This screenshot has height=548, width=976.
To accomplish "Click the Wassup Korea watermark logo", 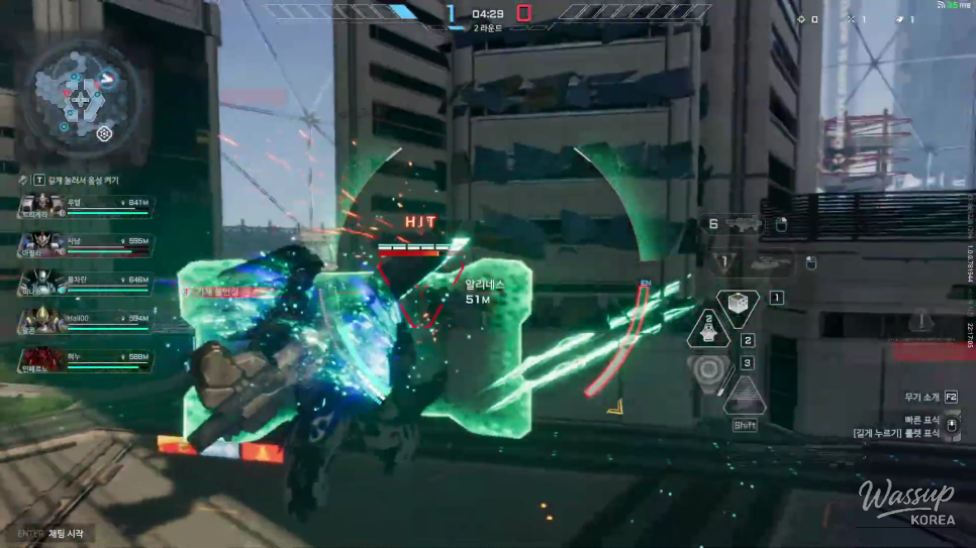I will (x=905, y=502).
